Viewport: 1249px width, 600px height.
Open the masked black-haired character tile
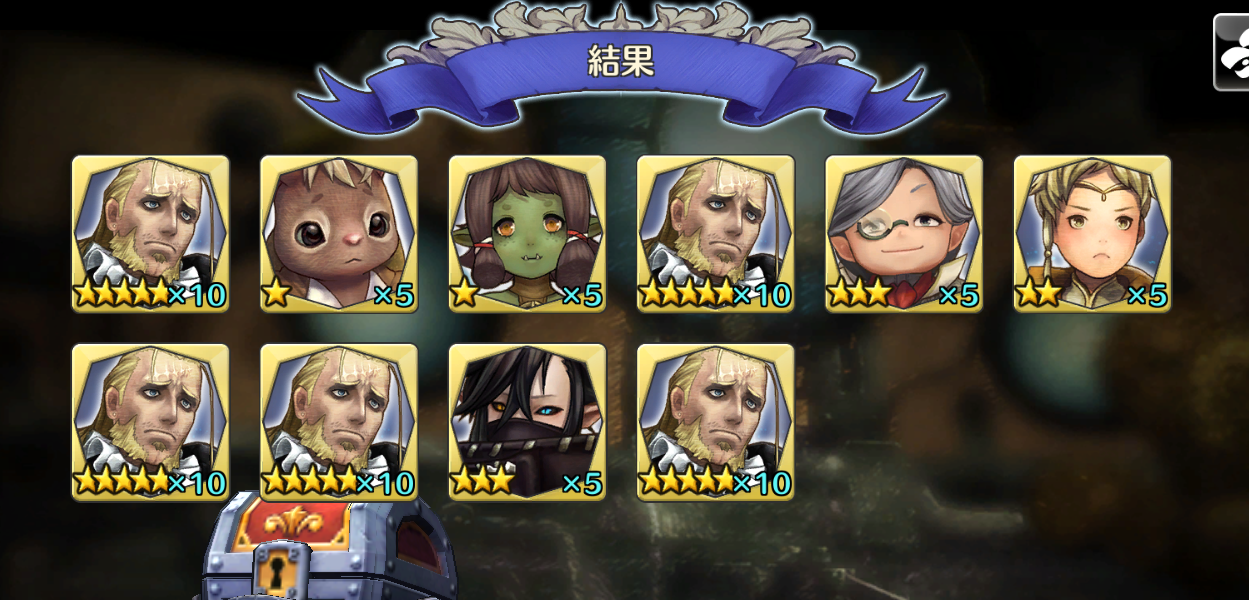tap(527, 422)
